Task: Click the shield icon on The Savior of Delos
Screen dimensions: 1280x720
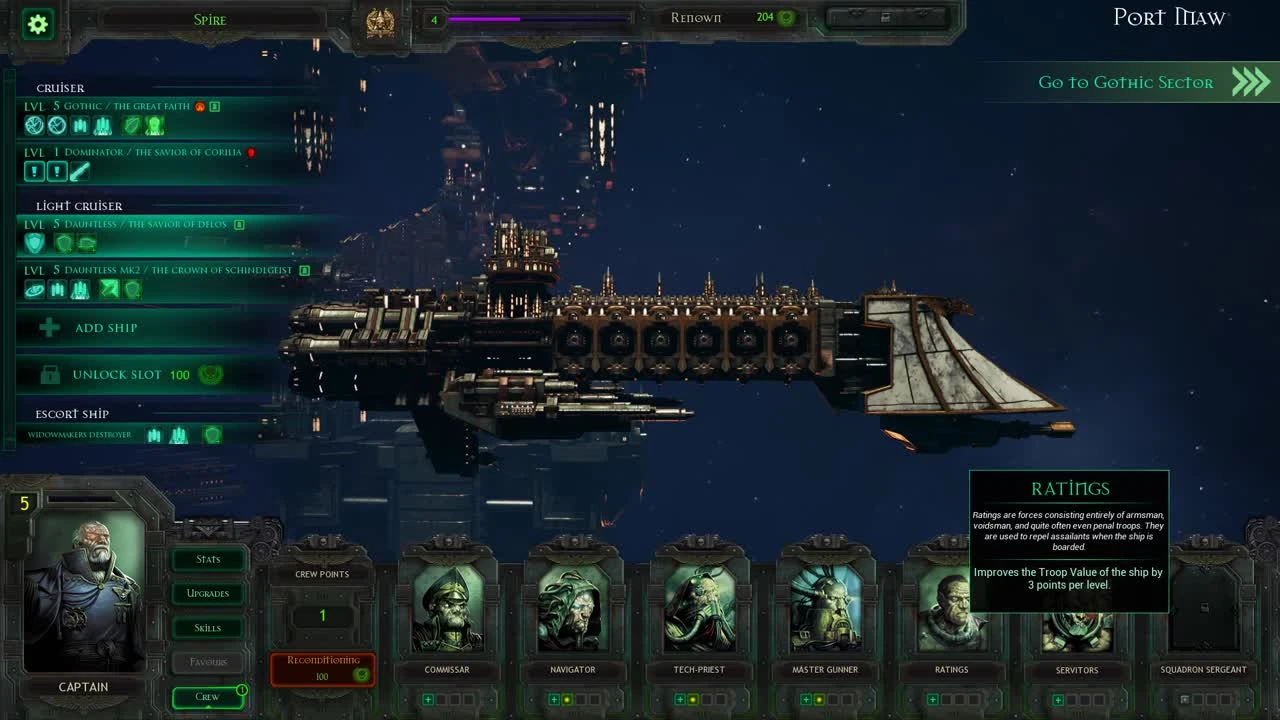Action: point(34,242)
